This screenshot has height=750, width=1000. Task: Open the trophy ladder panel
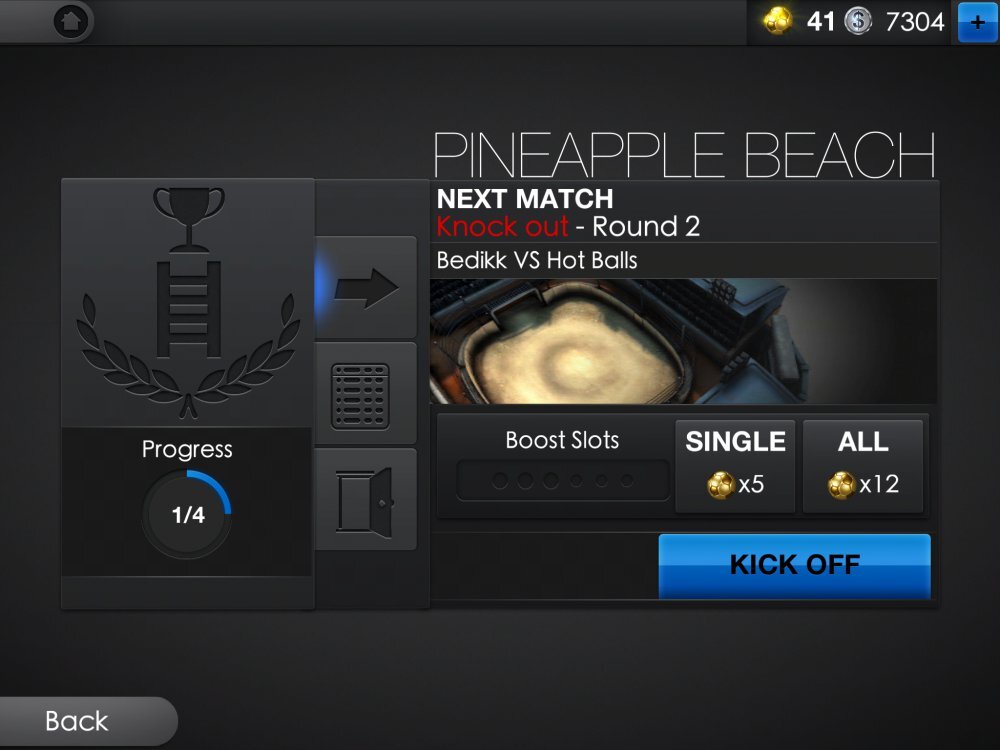click(x=188, y=302)
